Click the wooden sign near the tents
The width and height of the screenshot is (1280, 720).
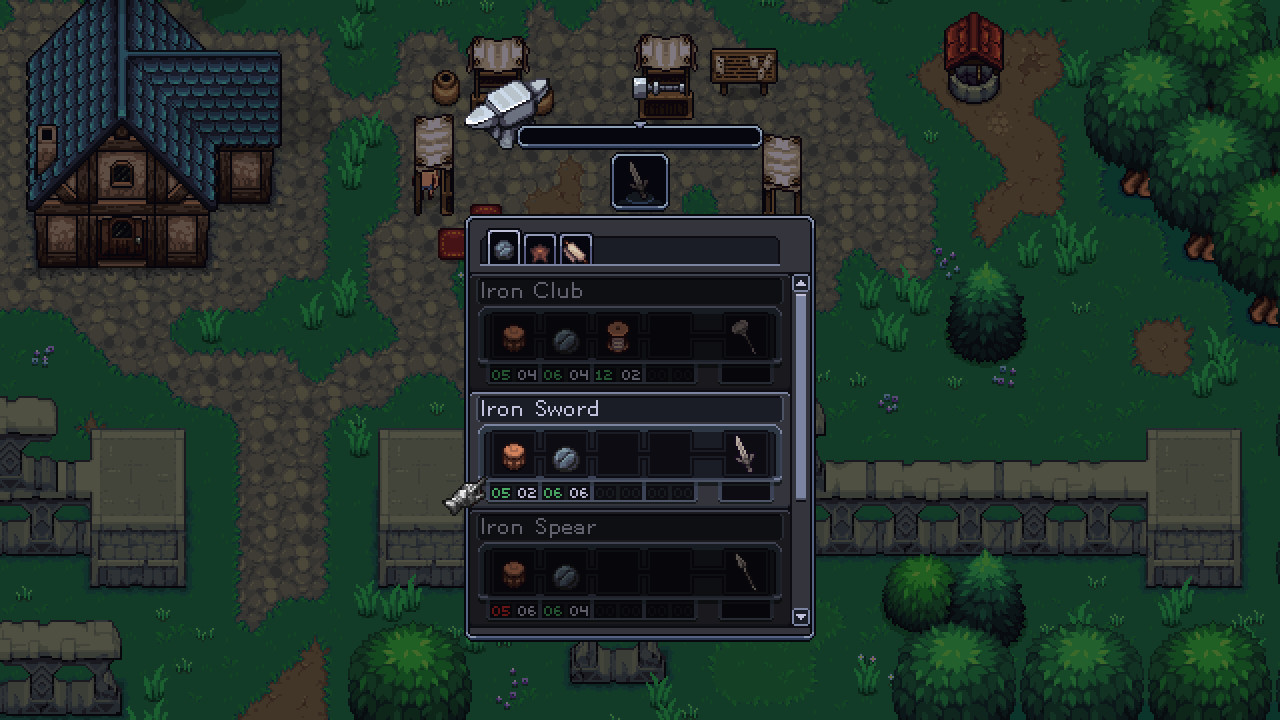(744, 64)
